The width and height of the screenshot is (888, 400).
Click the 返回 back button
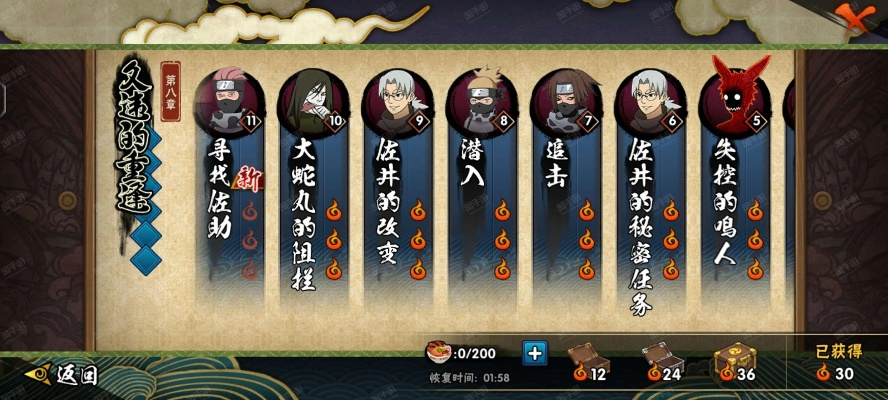(x=64, y=375)
